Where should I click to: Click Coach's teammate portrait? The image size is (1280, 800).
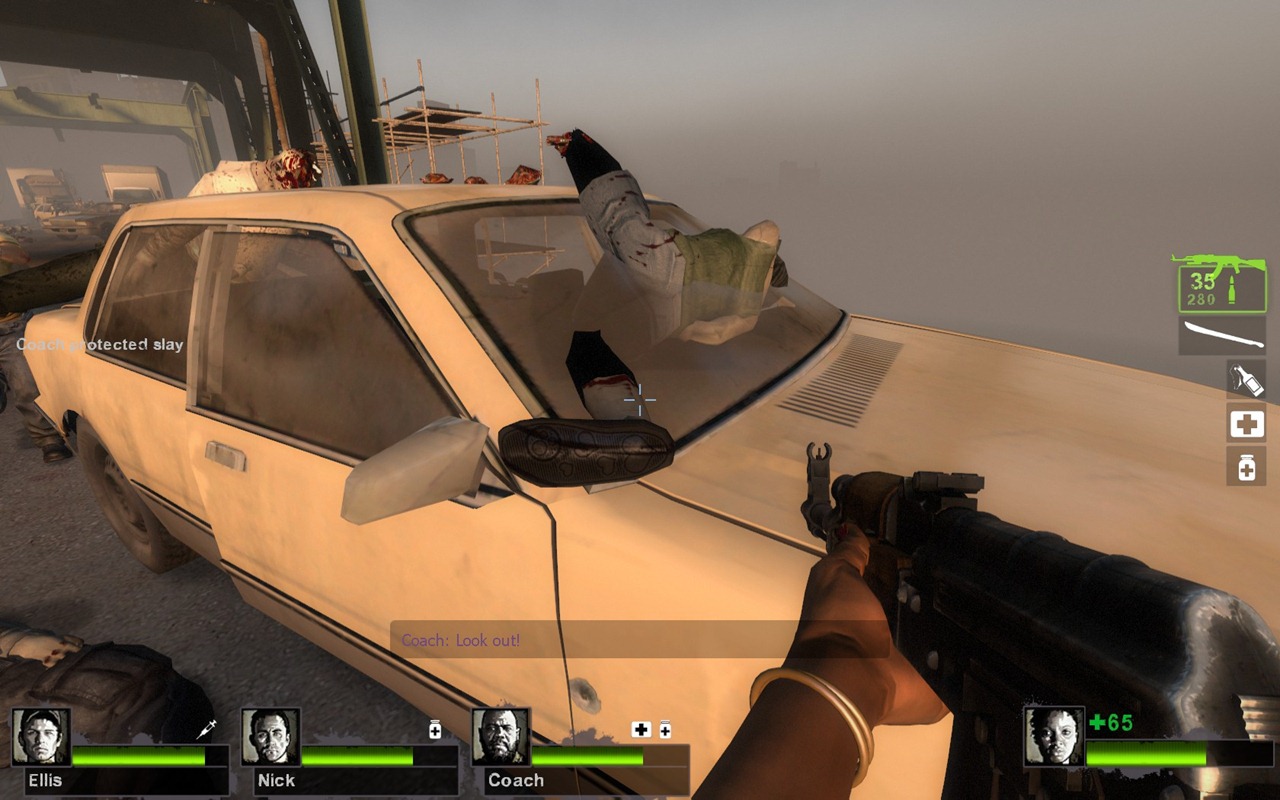coord(501,737)
